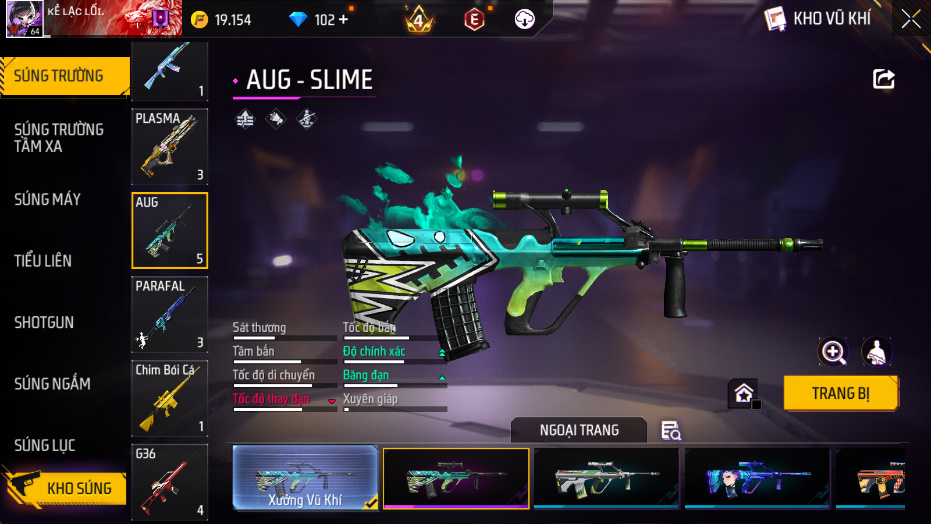Choose the PARAFAL weapon tile
The height and width of the screenshot is (524, 931).
[170, 315]
